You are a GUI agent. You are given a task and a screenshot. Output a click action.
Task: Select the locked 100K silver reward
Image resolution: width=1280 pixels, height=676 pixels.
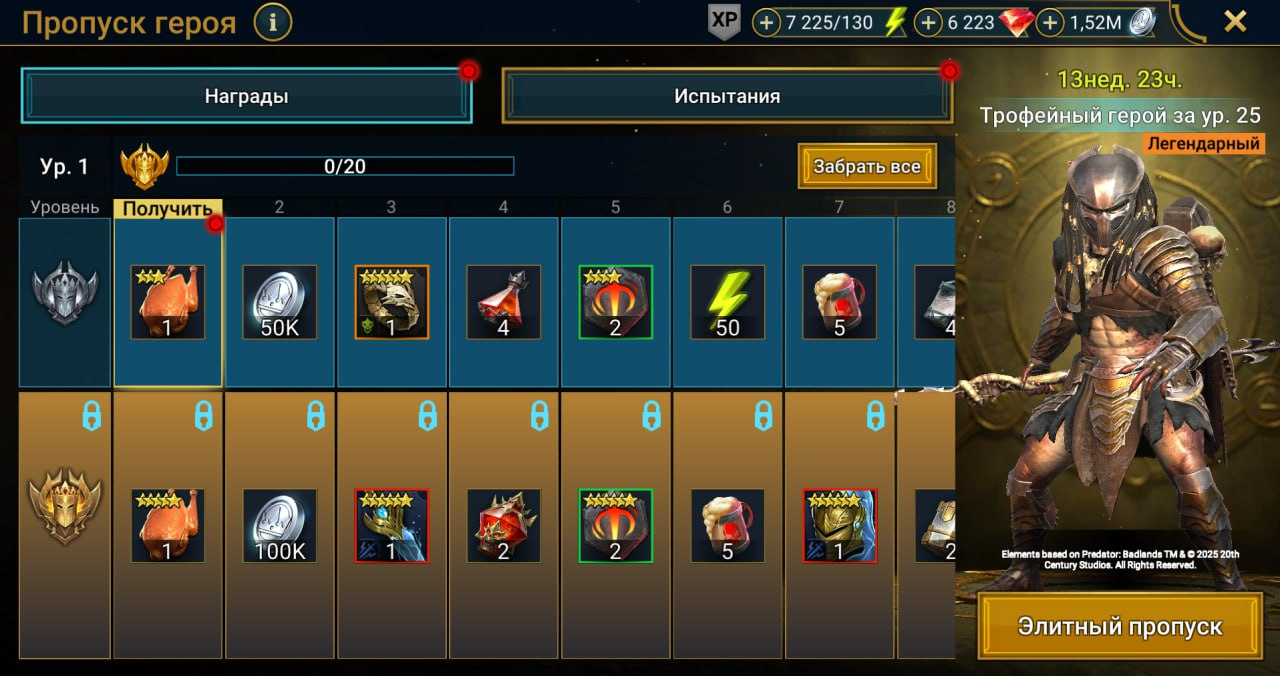click(x=280, y=526)
